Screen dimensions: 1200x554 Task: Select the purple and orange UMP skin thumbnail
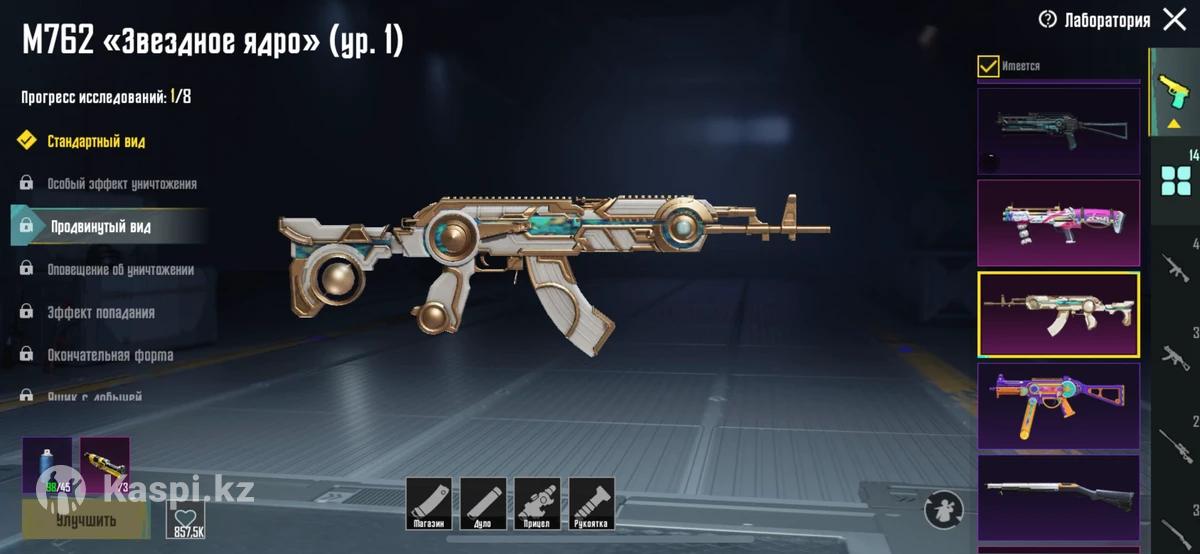(1058, 406)
